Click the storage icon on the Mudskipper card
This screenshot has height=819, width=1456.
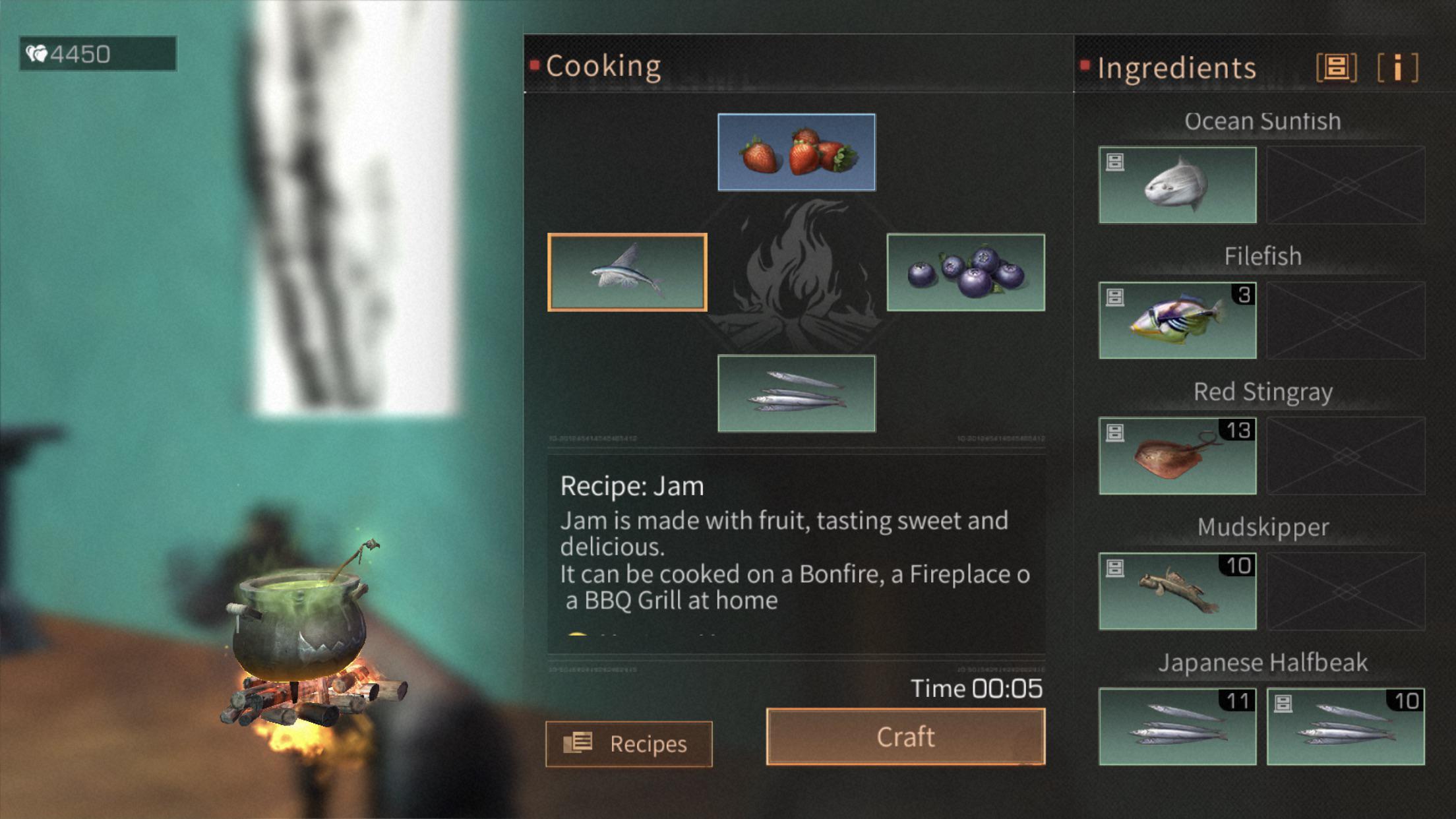(1114, 565)
